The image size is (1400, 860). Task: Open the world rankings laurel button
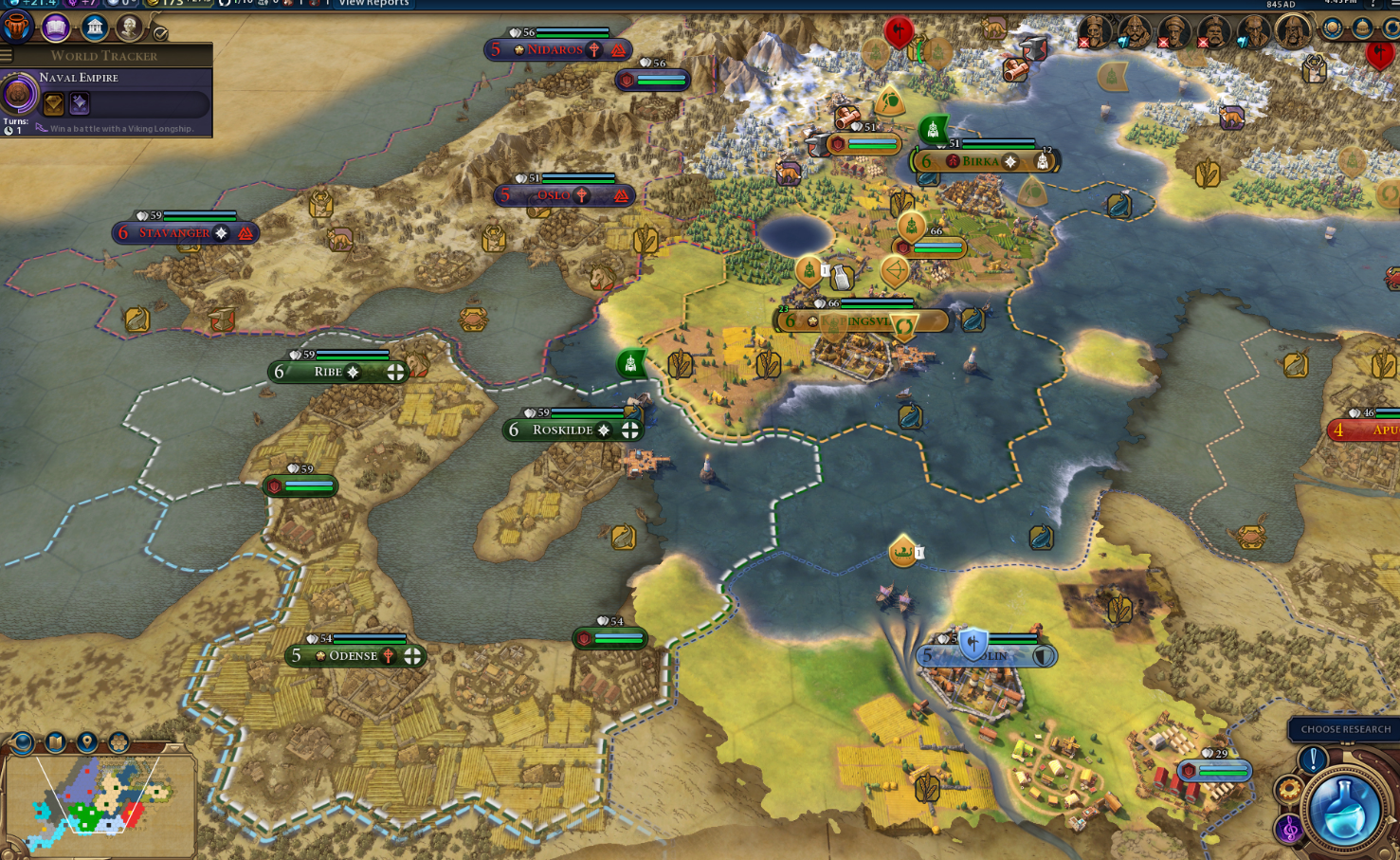point(1333,28)
